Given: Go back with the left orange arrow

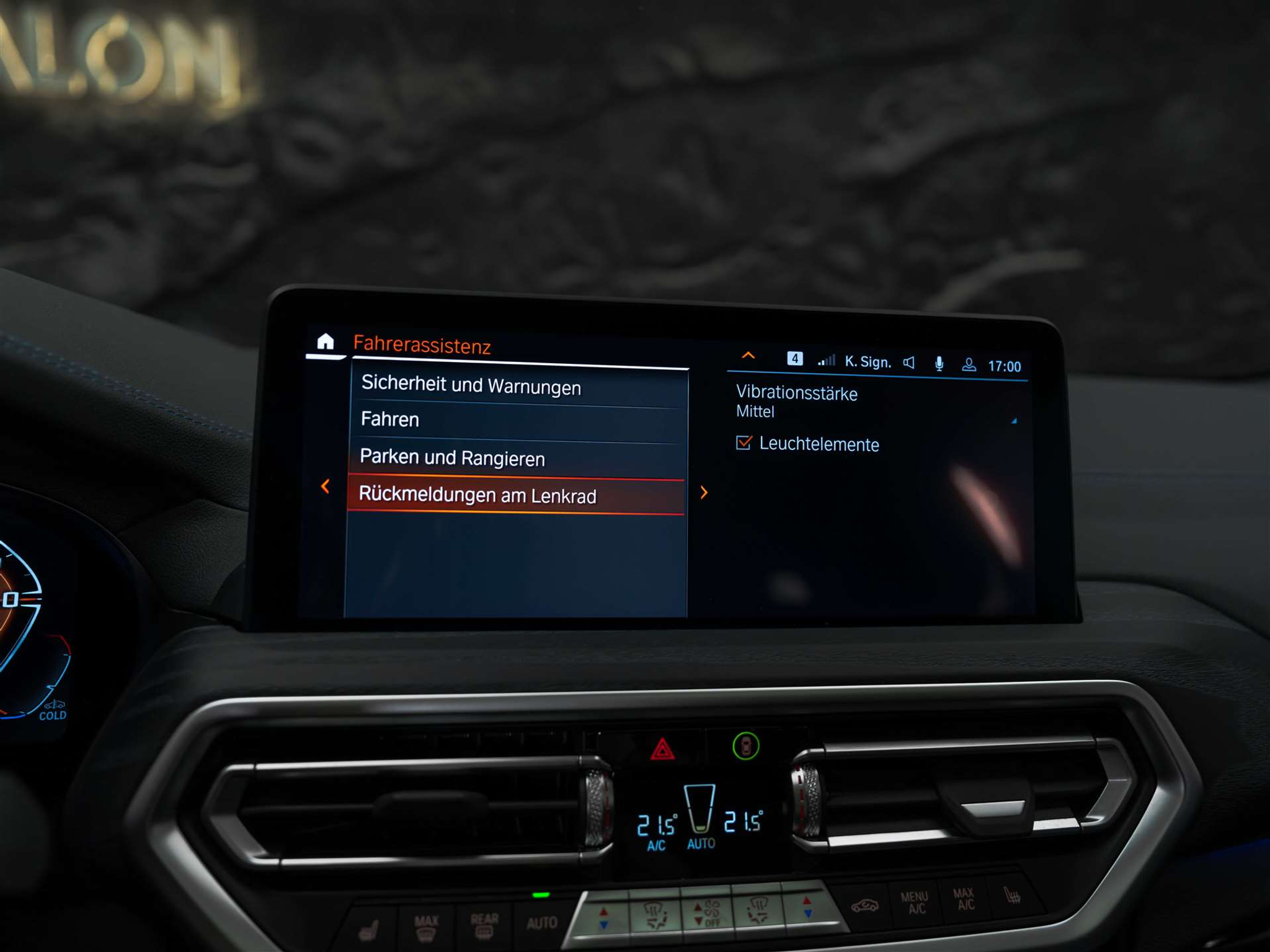Looking at the screenshot, I should (x=325, y=487).
